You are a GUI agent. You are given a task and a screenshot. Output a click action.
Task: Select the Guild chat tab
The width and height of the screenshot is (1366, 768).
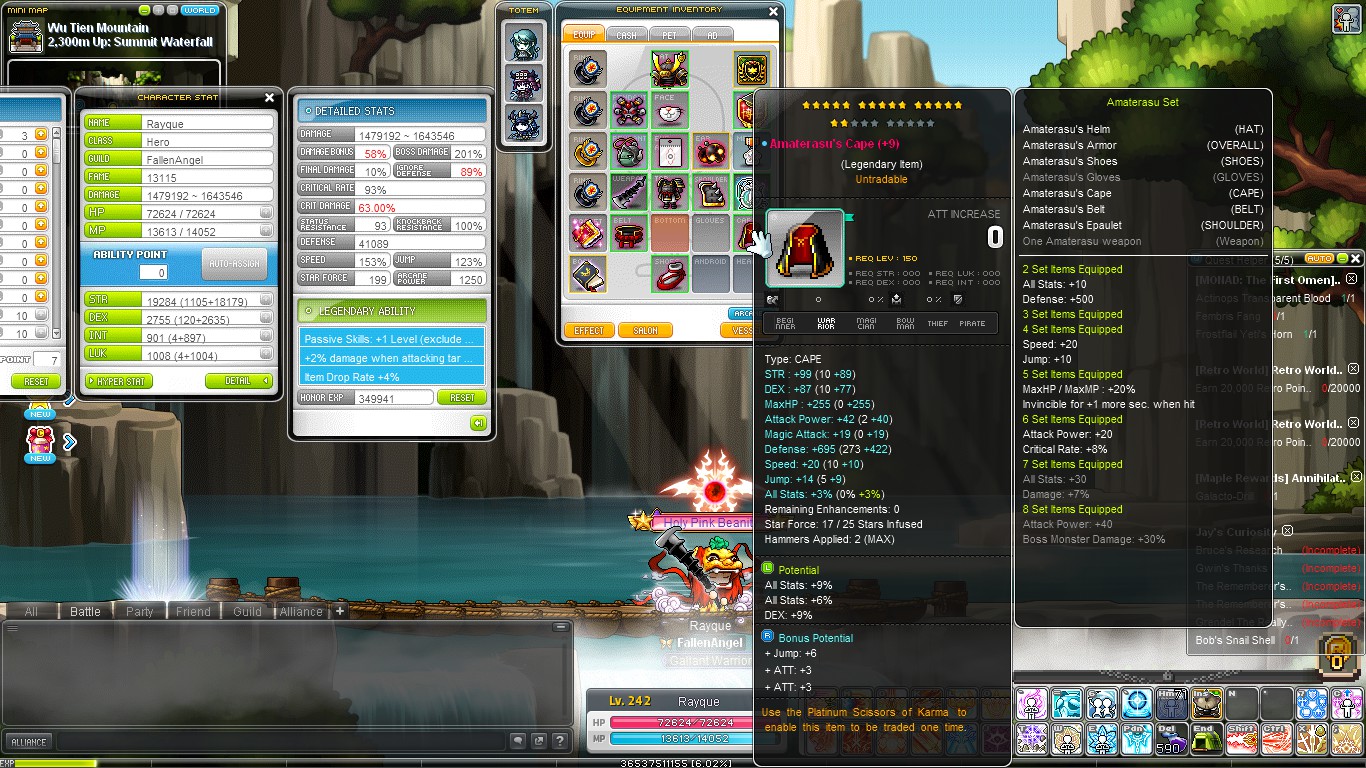[246, 611]
